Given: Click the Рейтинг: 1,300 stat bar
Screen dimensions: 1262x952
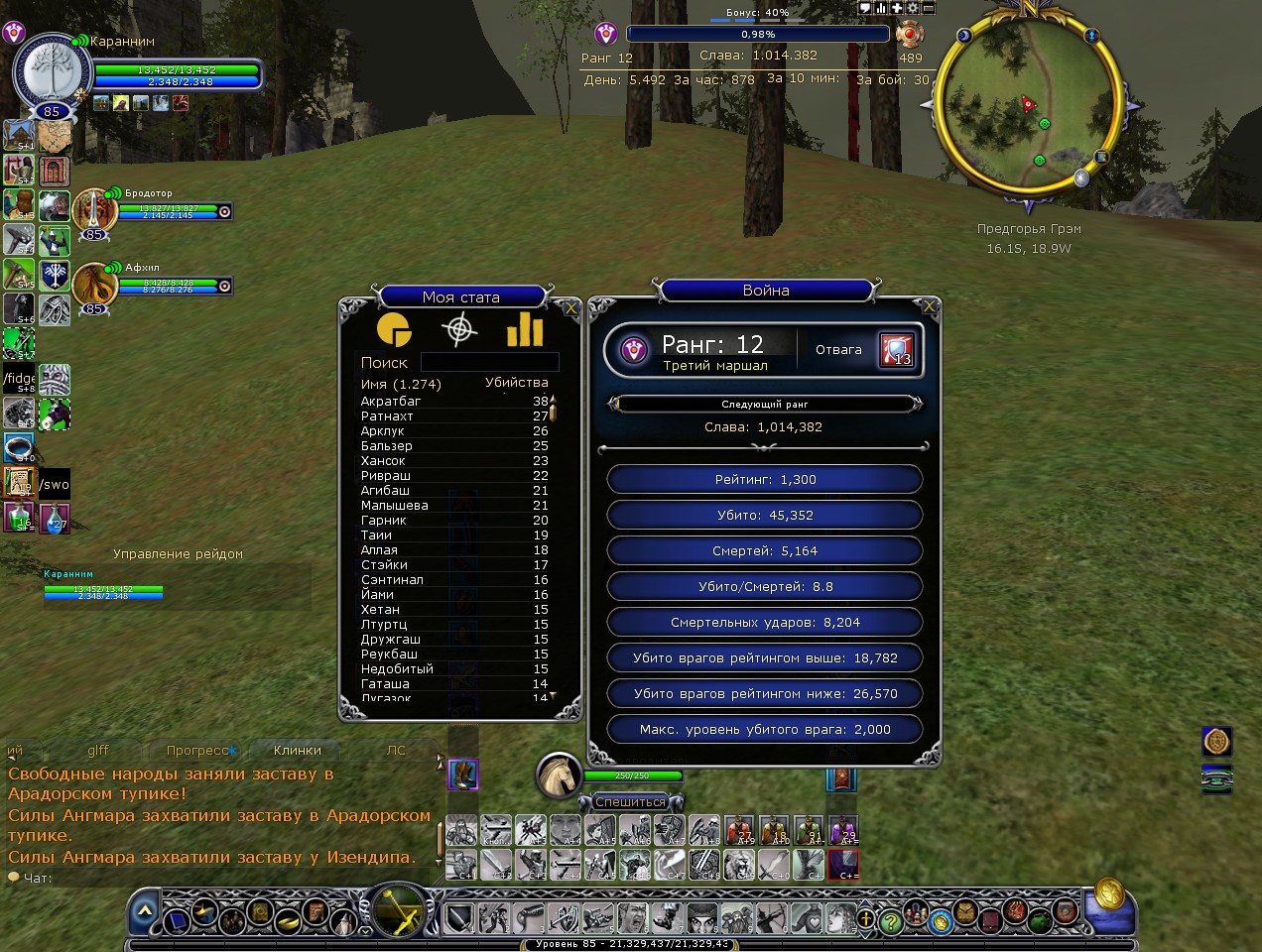Looking at the screenshot, I should [x=765, y=480].
